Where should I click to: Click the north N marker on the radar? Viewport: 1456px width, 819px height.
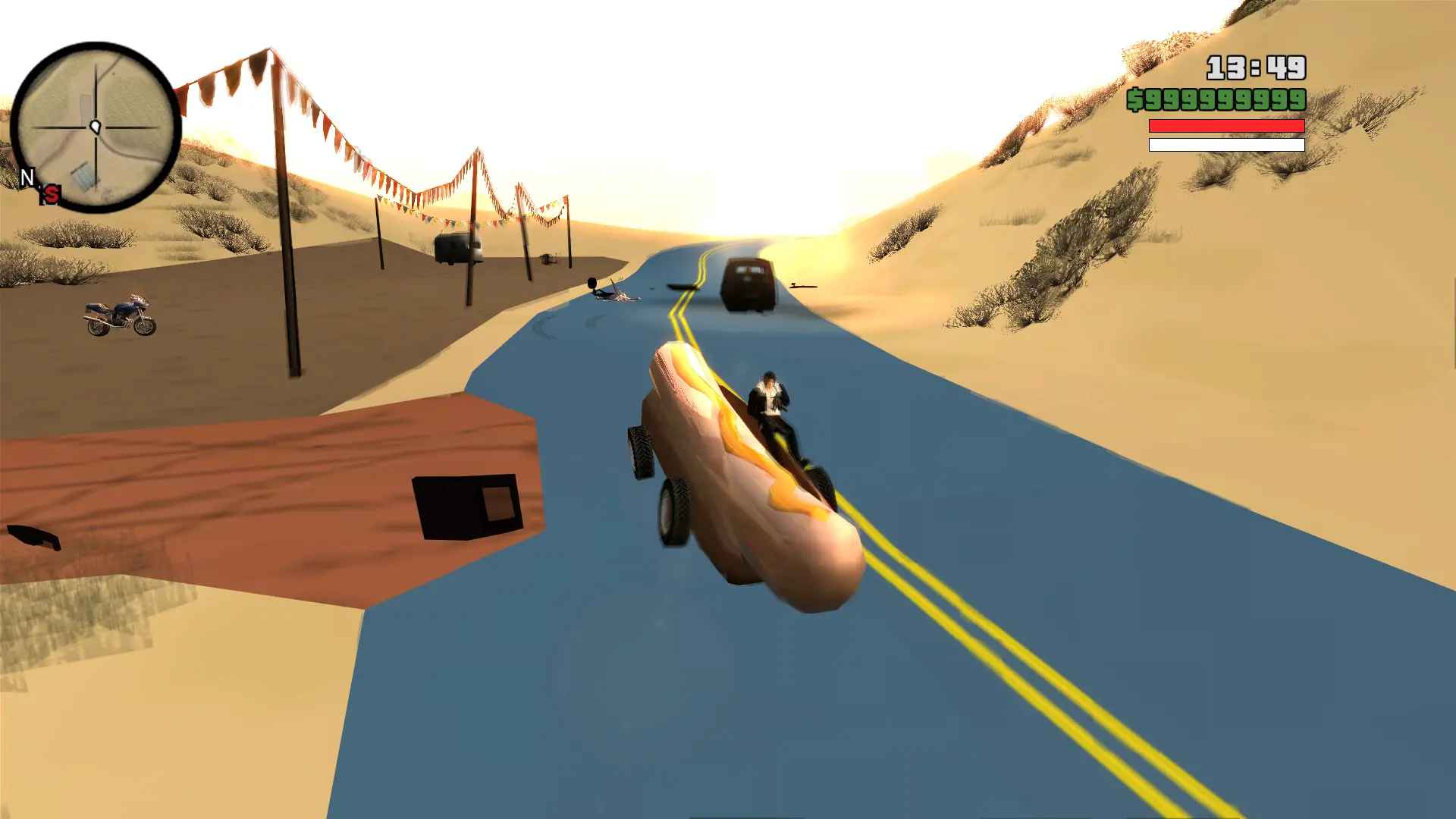point(27,177)
